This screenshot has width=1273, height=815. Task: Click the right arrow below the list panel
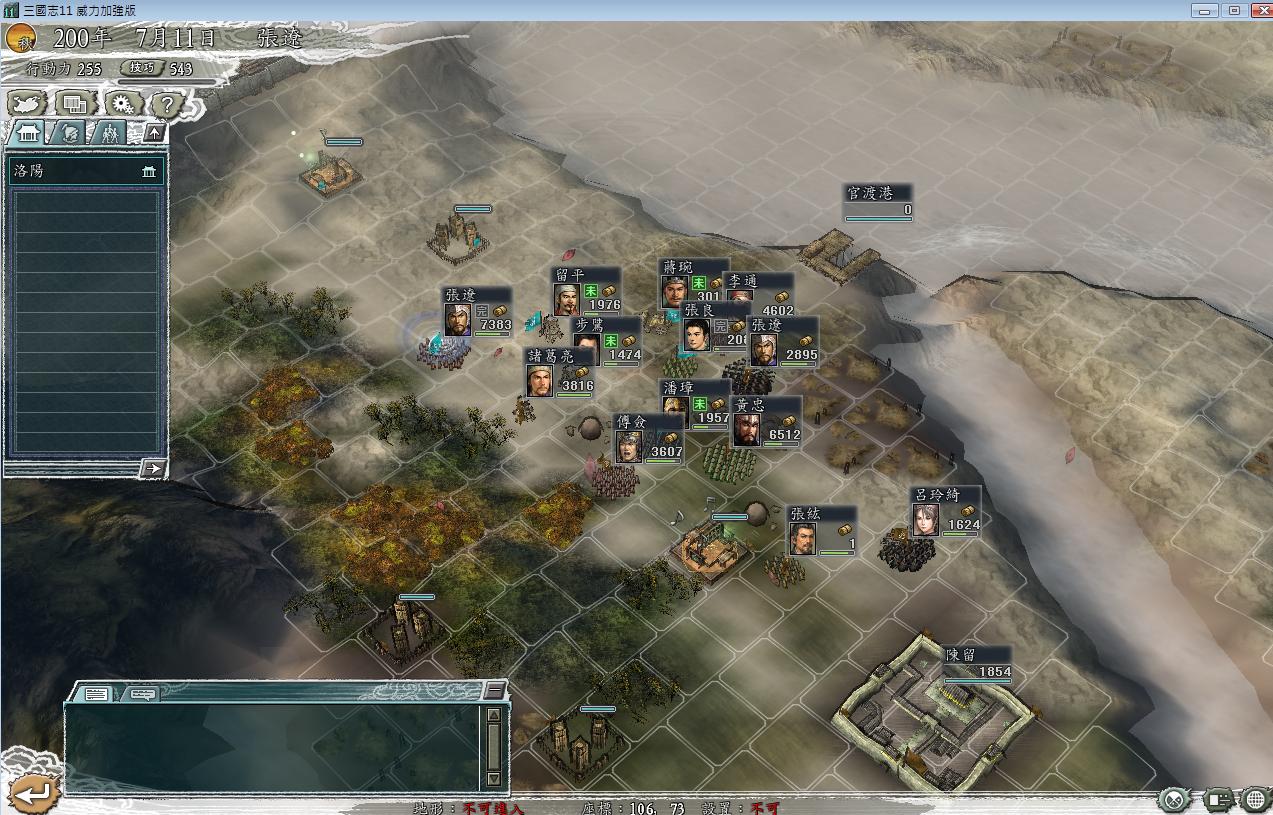(x=152, y=468)
